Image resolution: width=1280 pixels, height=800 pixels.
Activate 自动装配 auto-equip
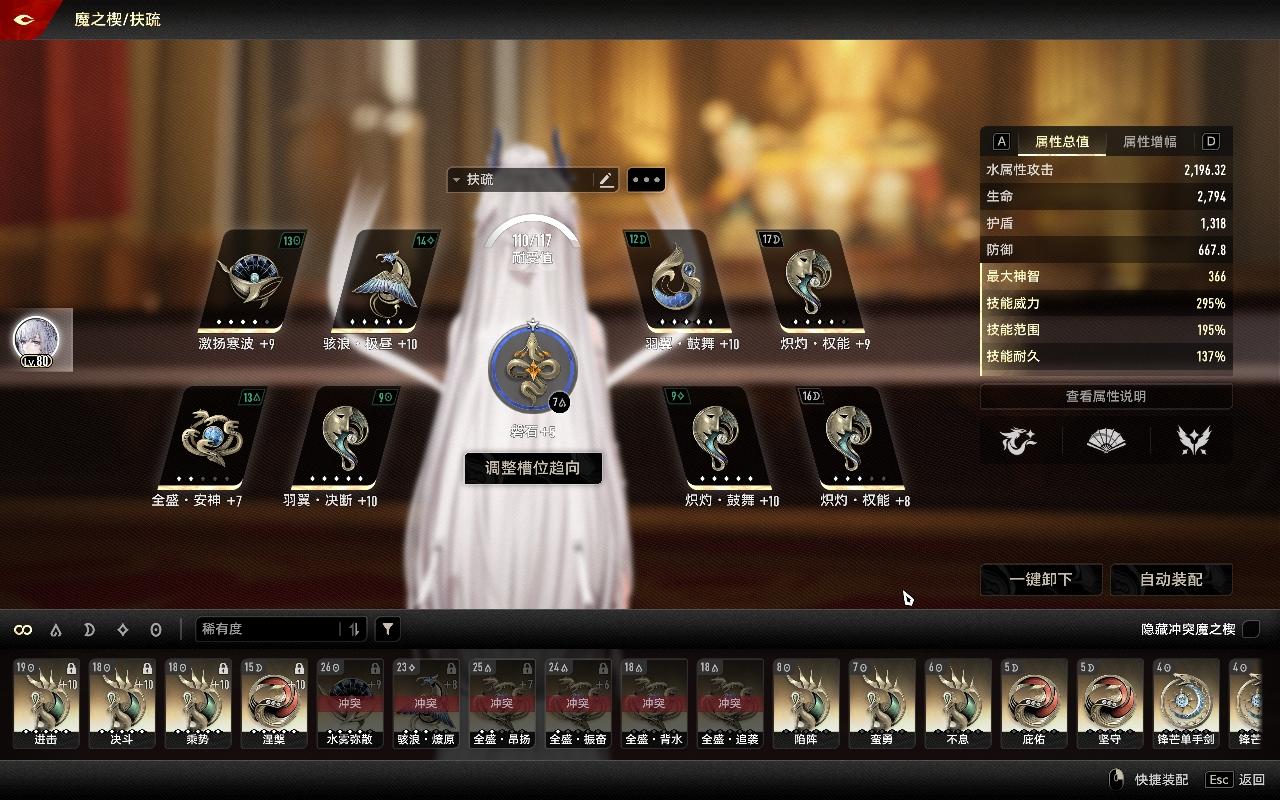click(x=1171, y=579)
